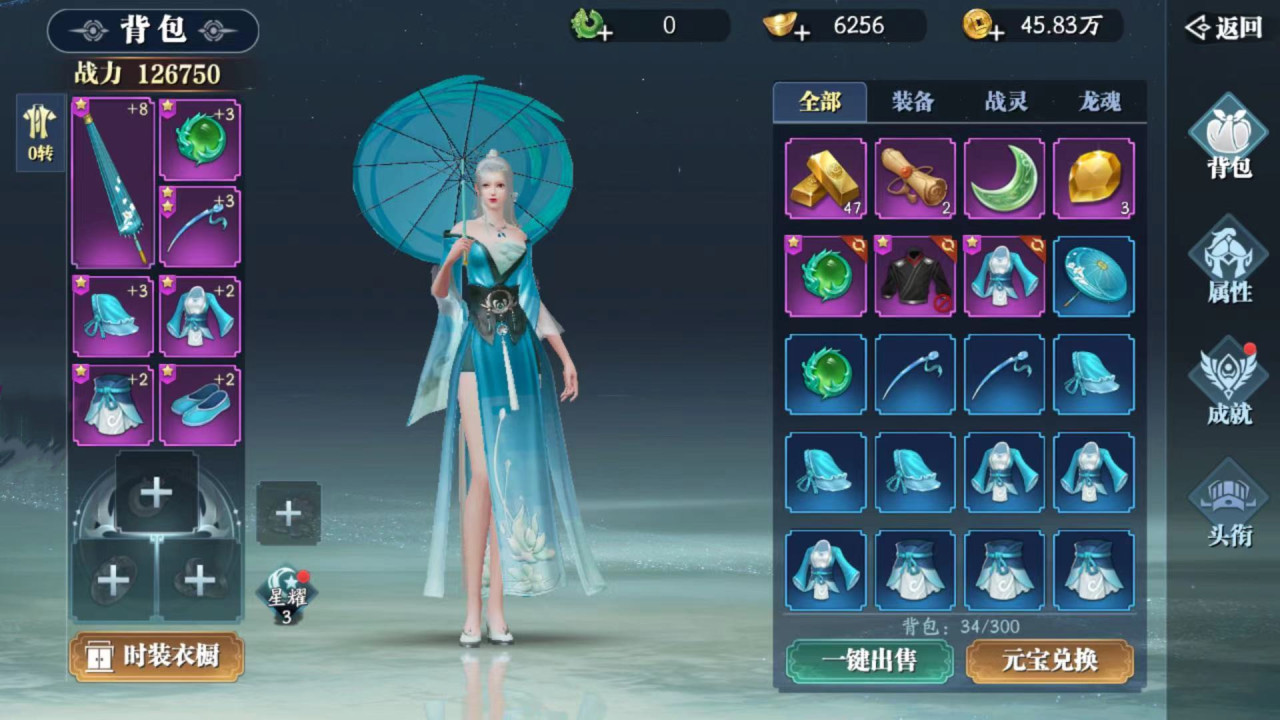Select the 全部 tab
Viewport: 1280px width, 720px height.
click(x=820, y=102)
